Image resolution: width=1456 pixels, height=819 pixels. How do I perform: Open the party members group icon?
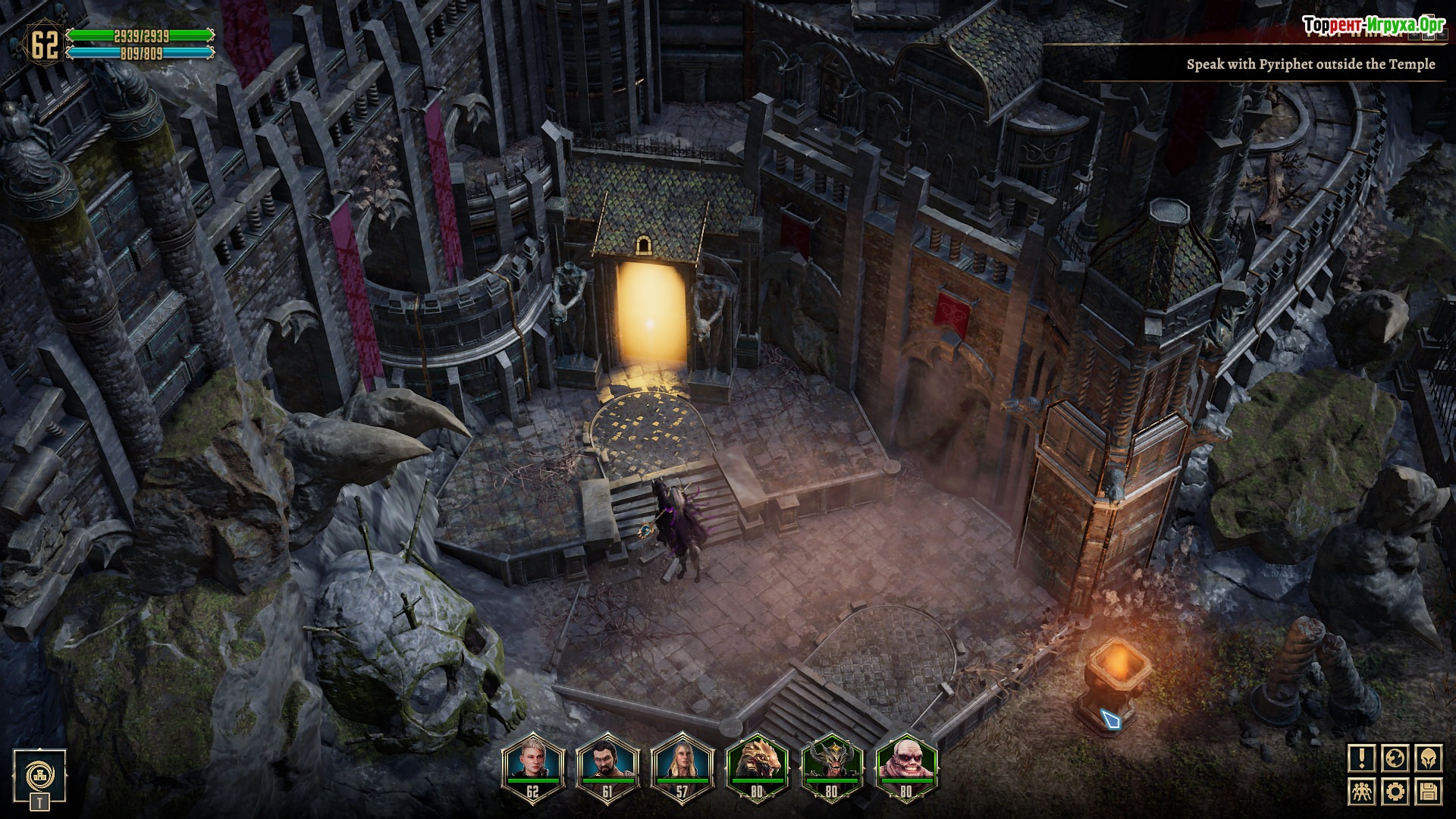pyautogui.click(x=1363, y=792)
